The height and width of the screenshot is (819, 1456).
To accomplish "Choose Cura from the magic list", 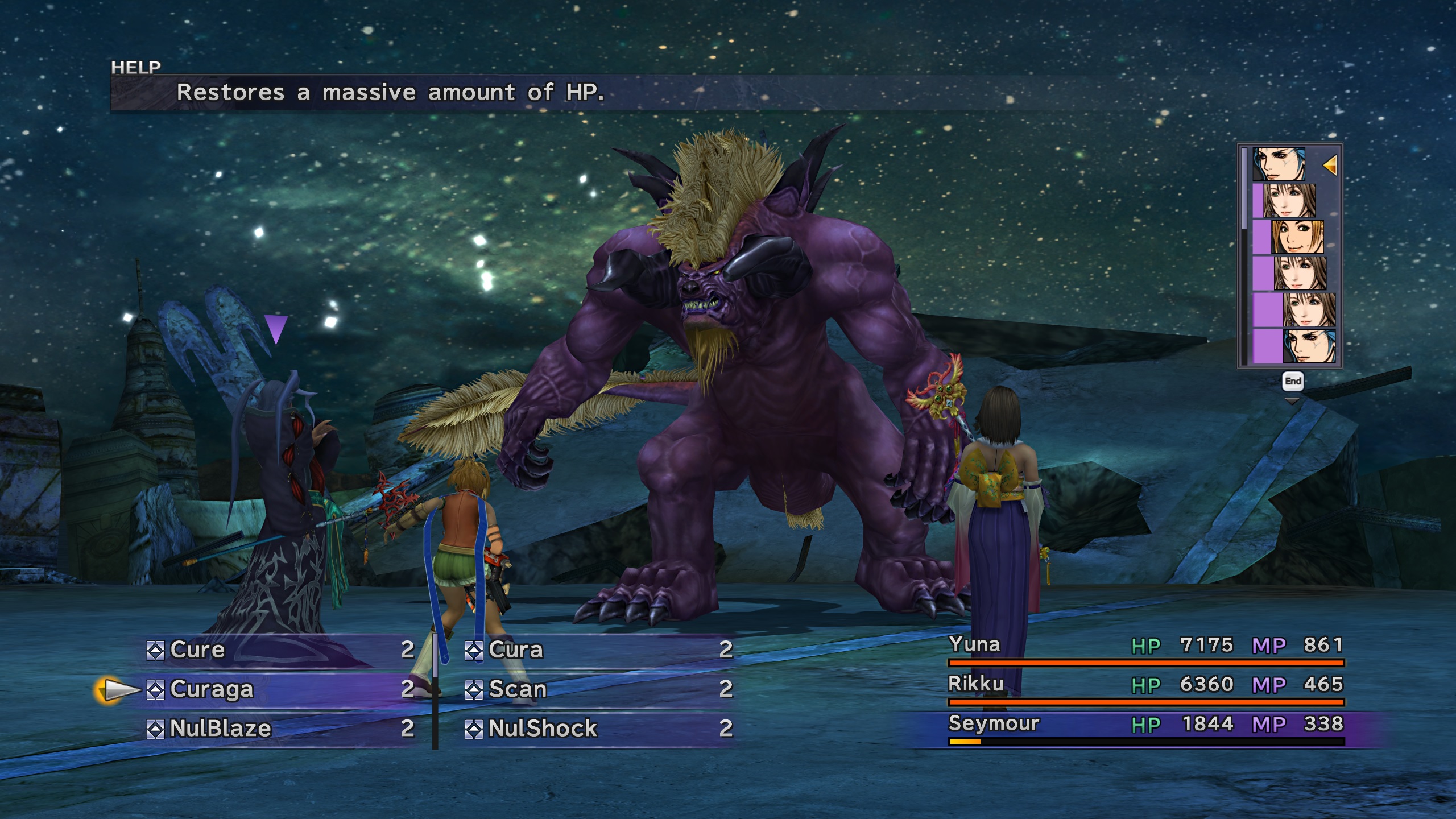I will click(515, 650).
